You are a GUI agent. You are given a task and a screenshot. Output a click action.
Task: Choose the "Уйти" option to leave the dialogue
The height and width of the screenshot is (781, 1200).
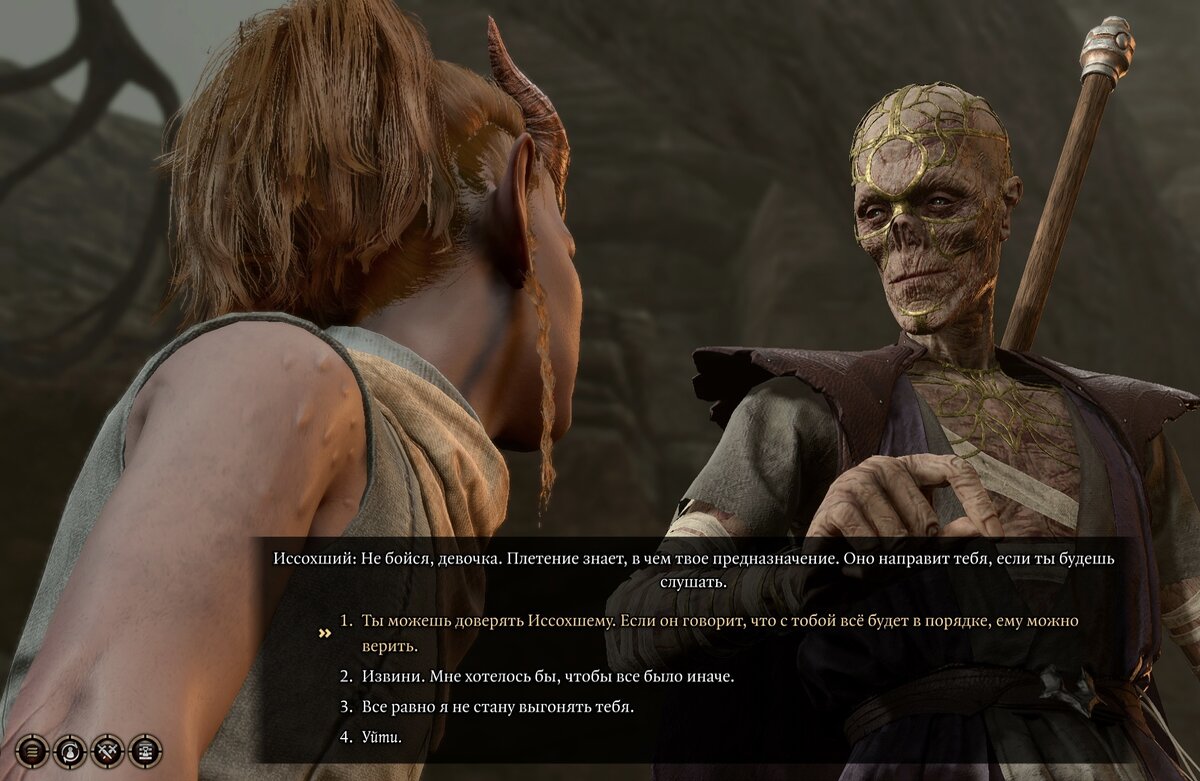pyautogui.click(x=382, y=738)
